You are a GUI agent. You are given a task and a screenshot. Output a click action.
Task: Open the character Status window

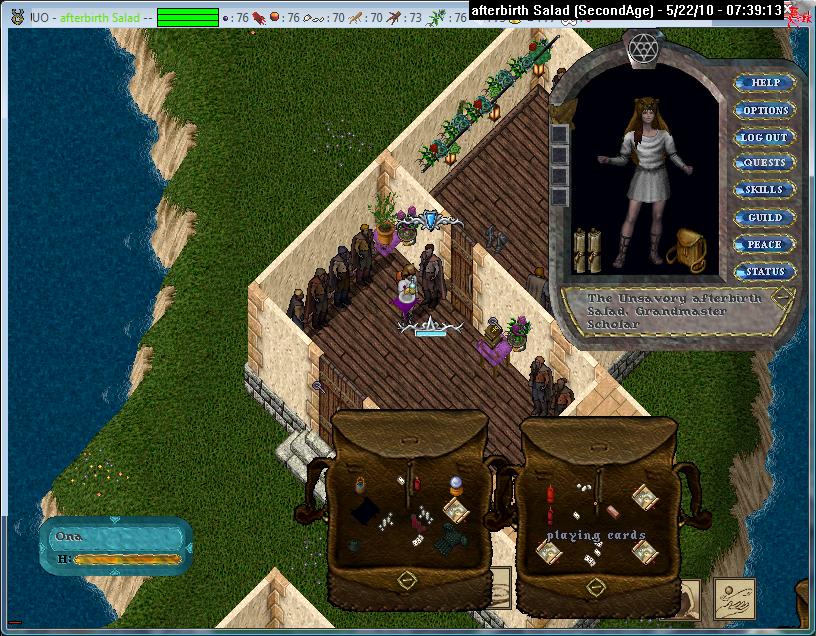[x=765, y=271]
